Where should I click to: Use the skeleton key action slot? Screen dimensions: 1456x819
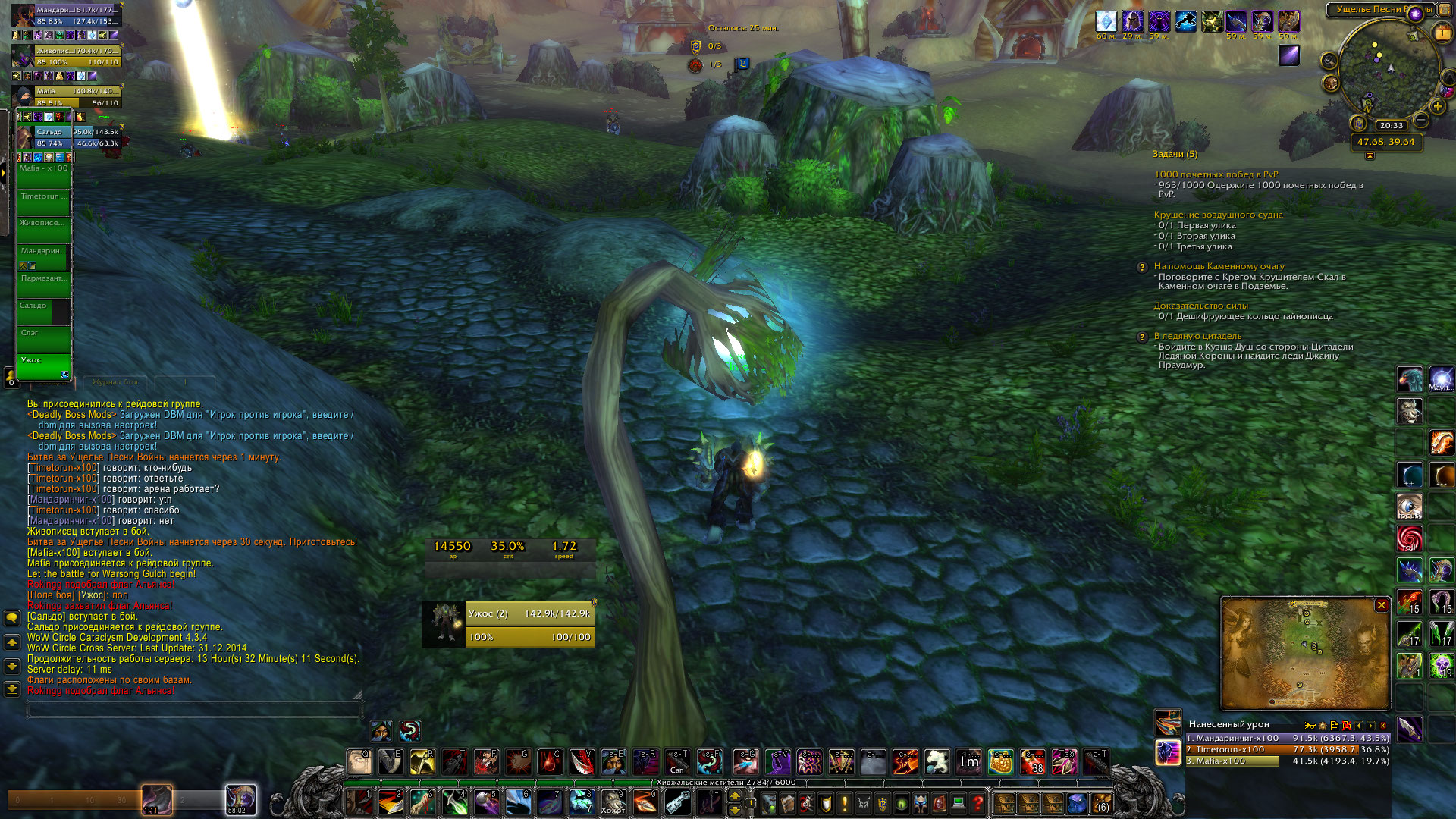tap(677, 802)
